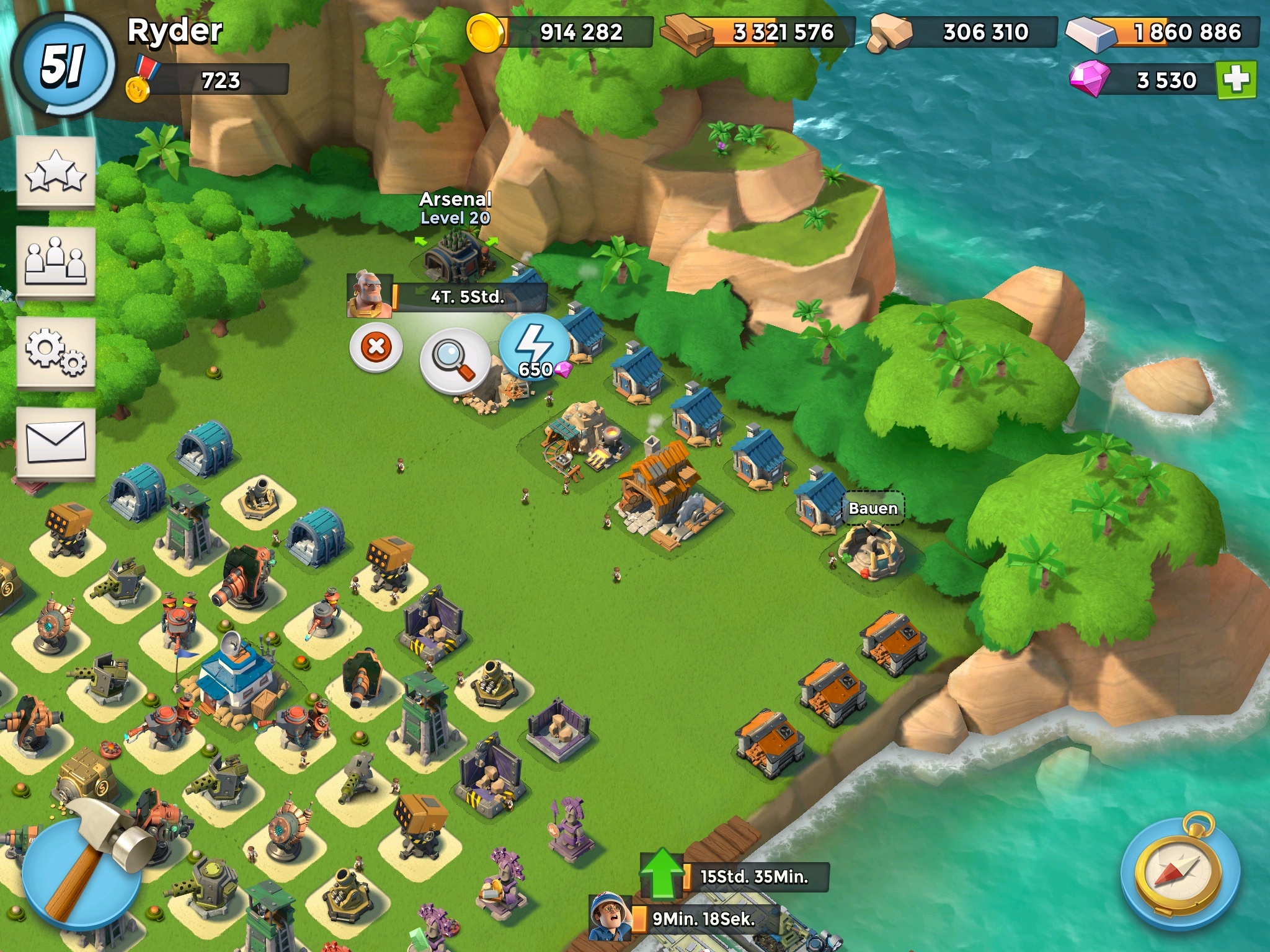Open the leaderboard podium menu
Viewport: 1270px width, 952px height.
click(x=56, y=262)
